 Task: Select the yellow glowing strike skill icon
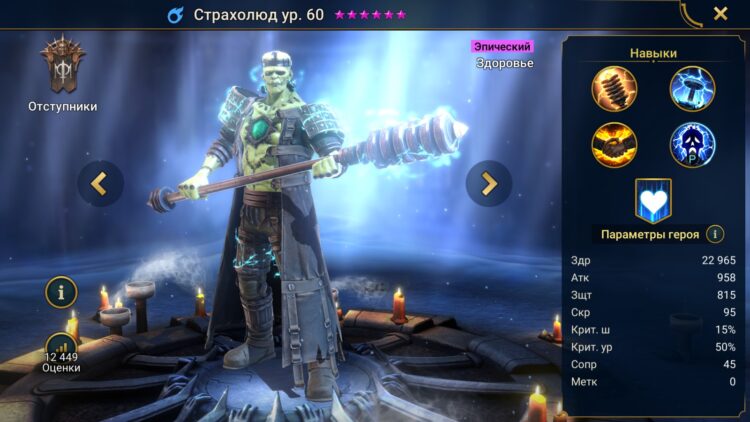(614, 145)
